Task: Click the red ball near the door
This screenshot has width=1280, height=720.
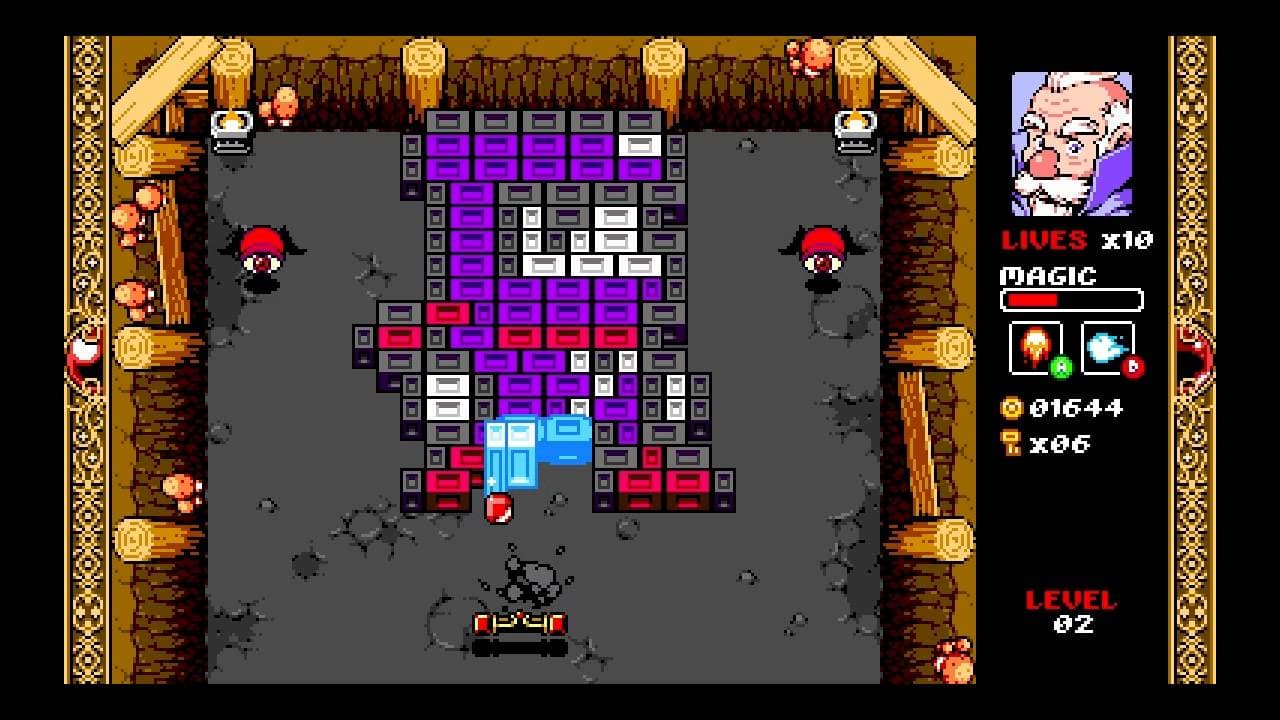Action: pos(497,510)
